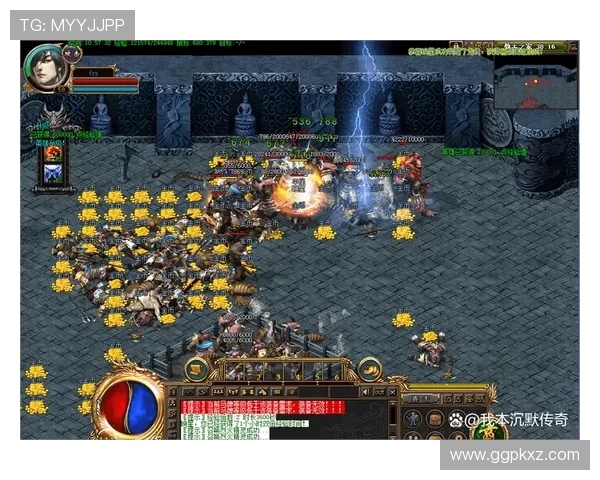The image size is (600, 480).
Task: Select the fiery buff icon
Action: coord(53,154)
